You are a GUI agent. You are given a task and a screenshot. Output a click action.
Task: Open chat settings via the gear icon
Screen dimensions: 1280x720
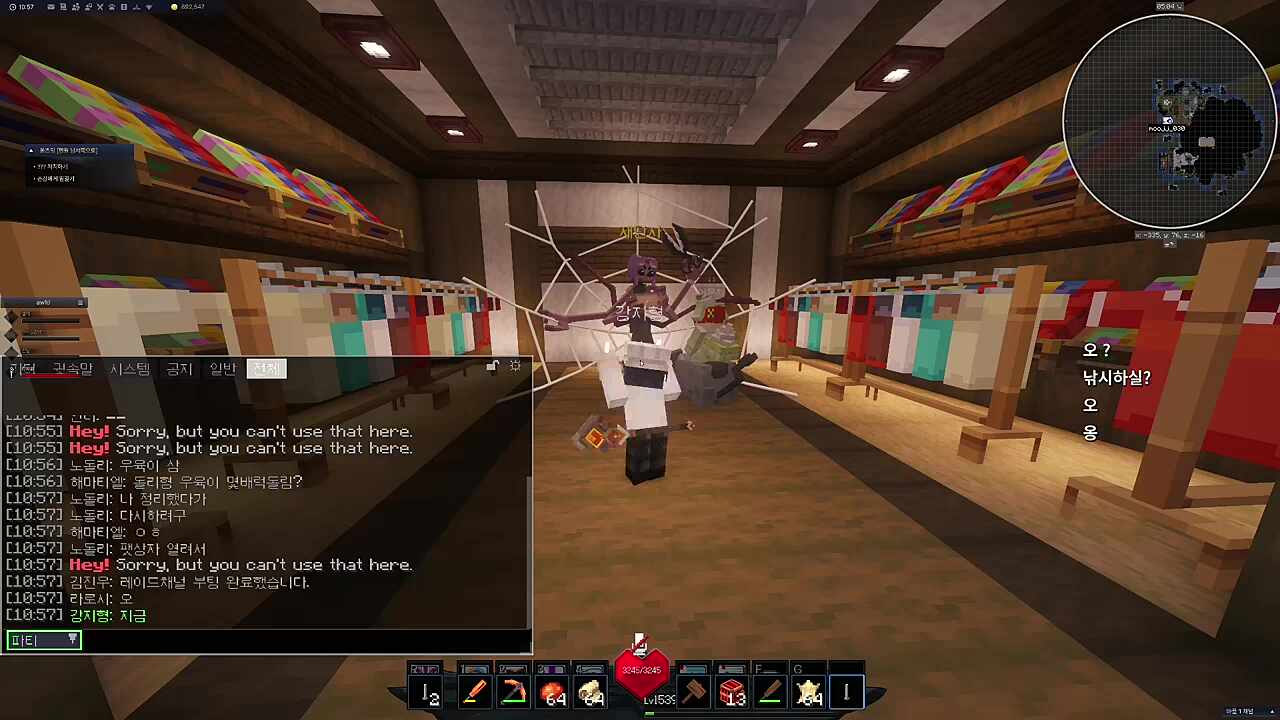[x=515, y=367]
